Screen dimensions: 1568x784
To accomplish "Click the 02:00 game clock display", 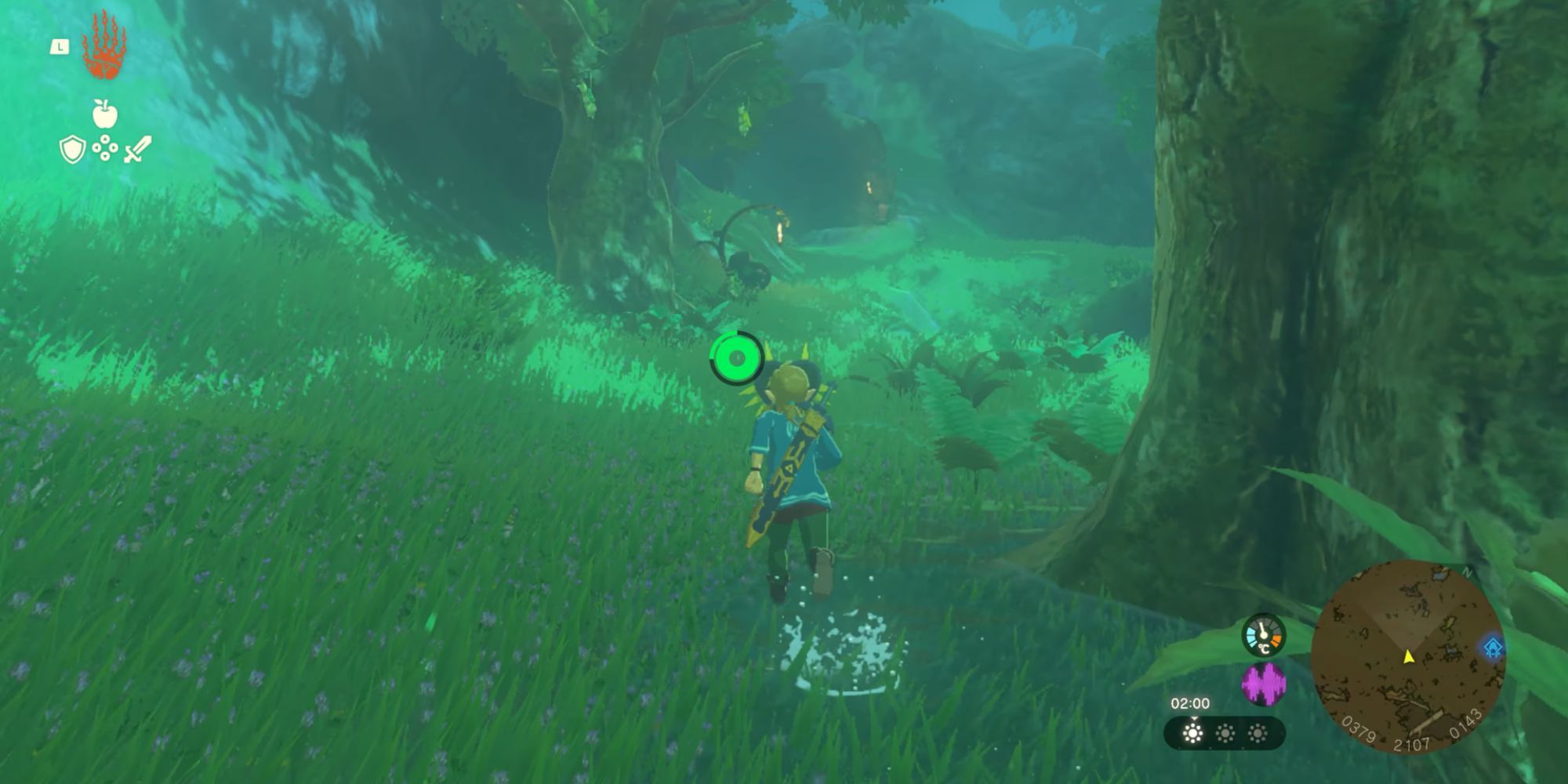I will coord(1191,702).
